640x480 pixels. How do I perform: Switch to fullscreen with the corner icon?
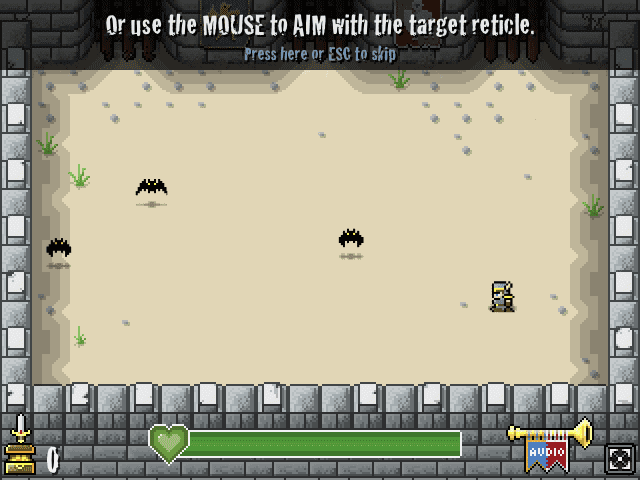(617, 457)
